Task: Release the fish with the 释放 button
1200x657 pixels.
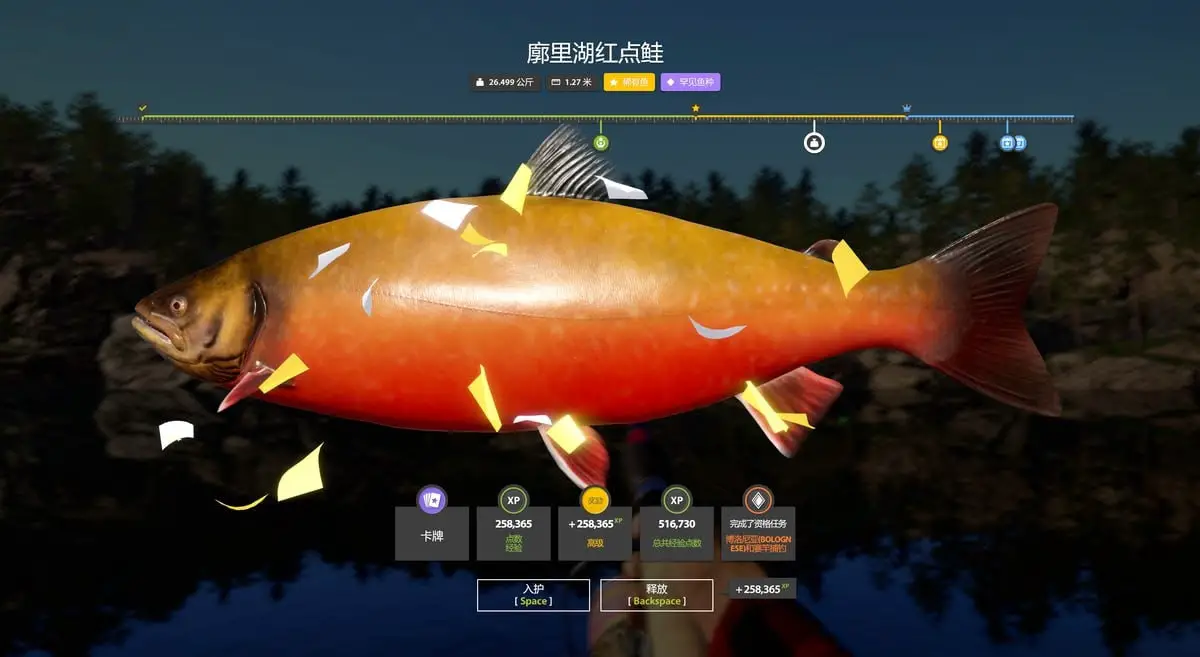Action: point(656,595)
